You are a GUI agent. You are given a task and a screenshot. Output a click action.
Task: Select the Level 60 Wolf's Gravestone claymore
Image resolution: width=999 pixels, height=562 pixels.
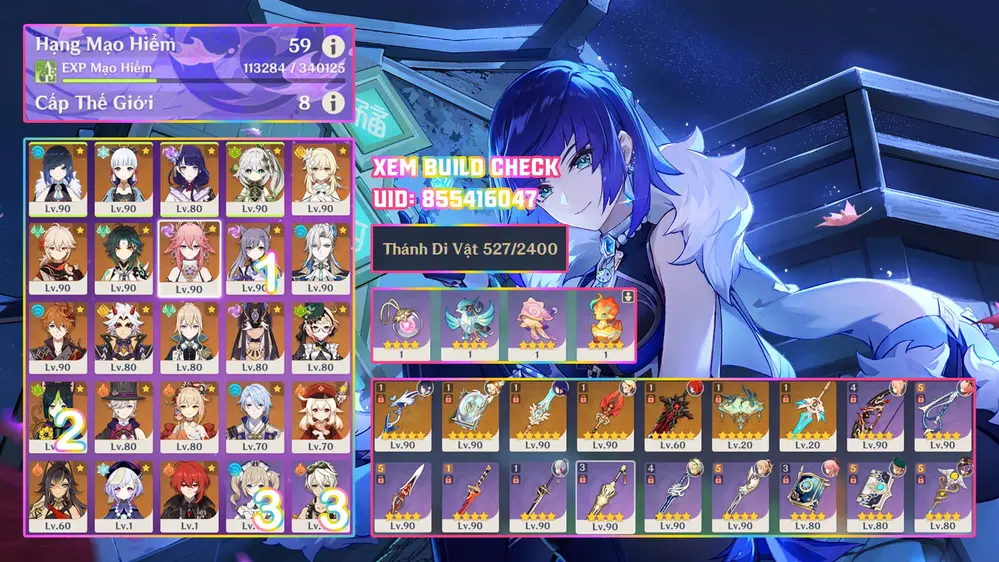[x=672, y=417]
